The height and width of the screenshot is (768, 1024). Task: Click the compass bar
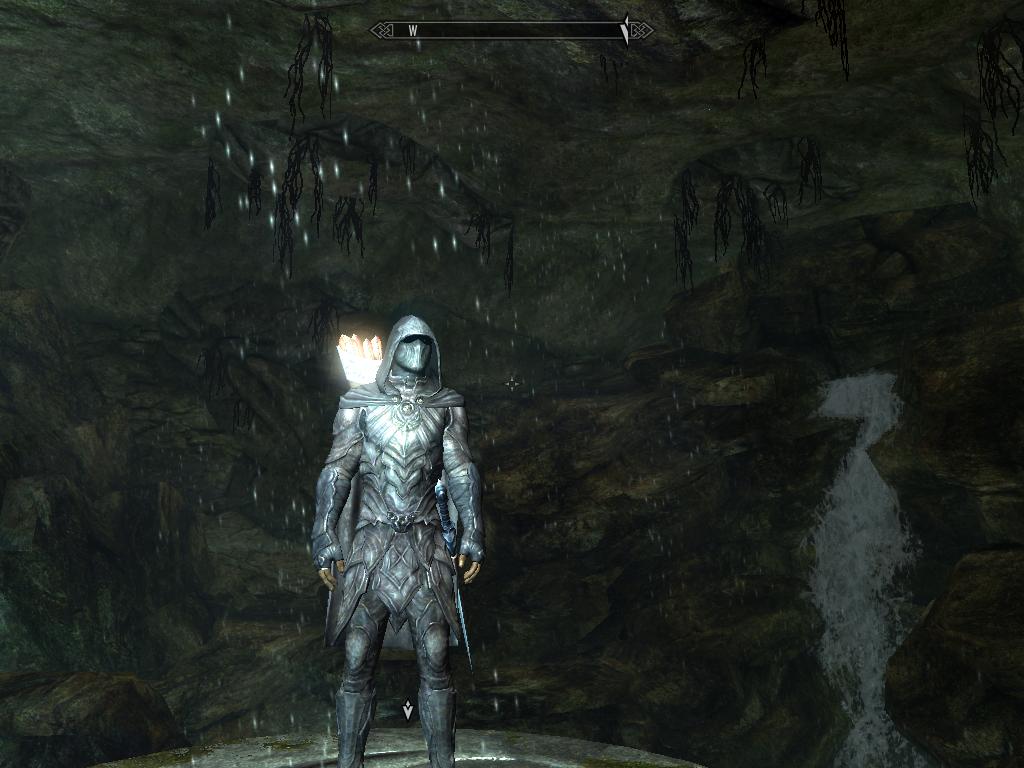512,30
